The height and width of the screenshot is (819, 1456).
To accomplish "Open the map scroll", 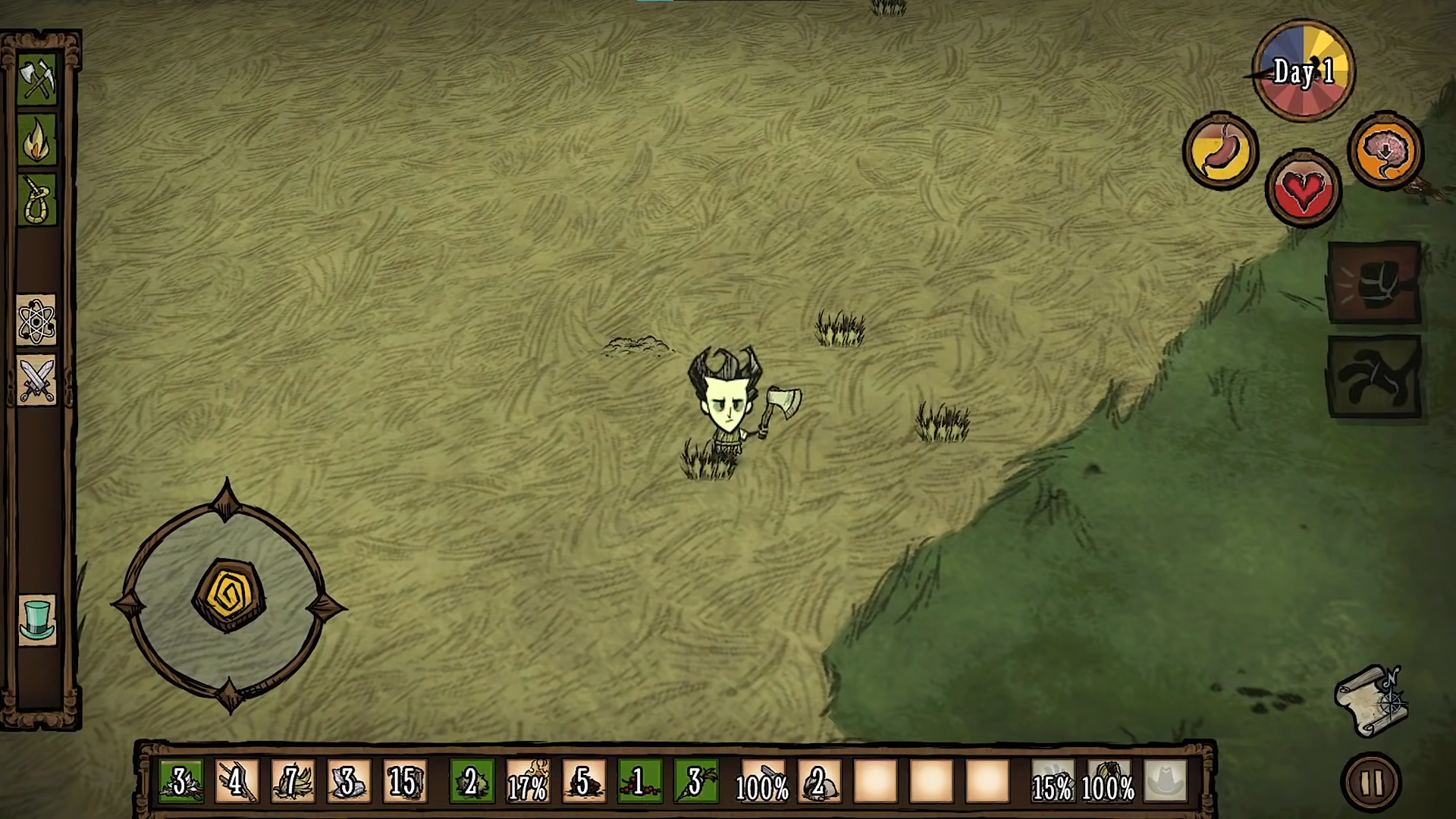I will pos(1373,701).
